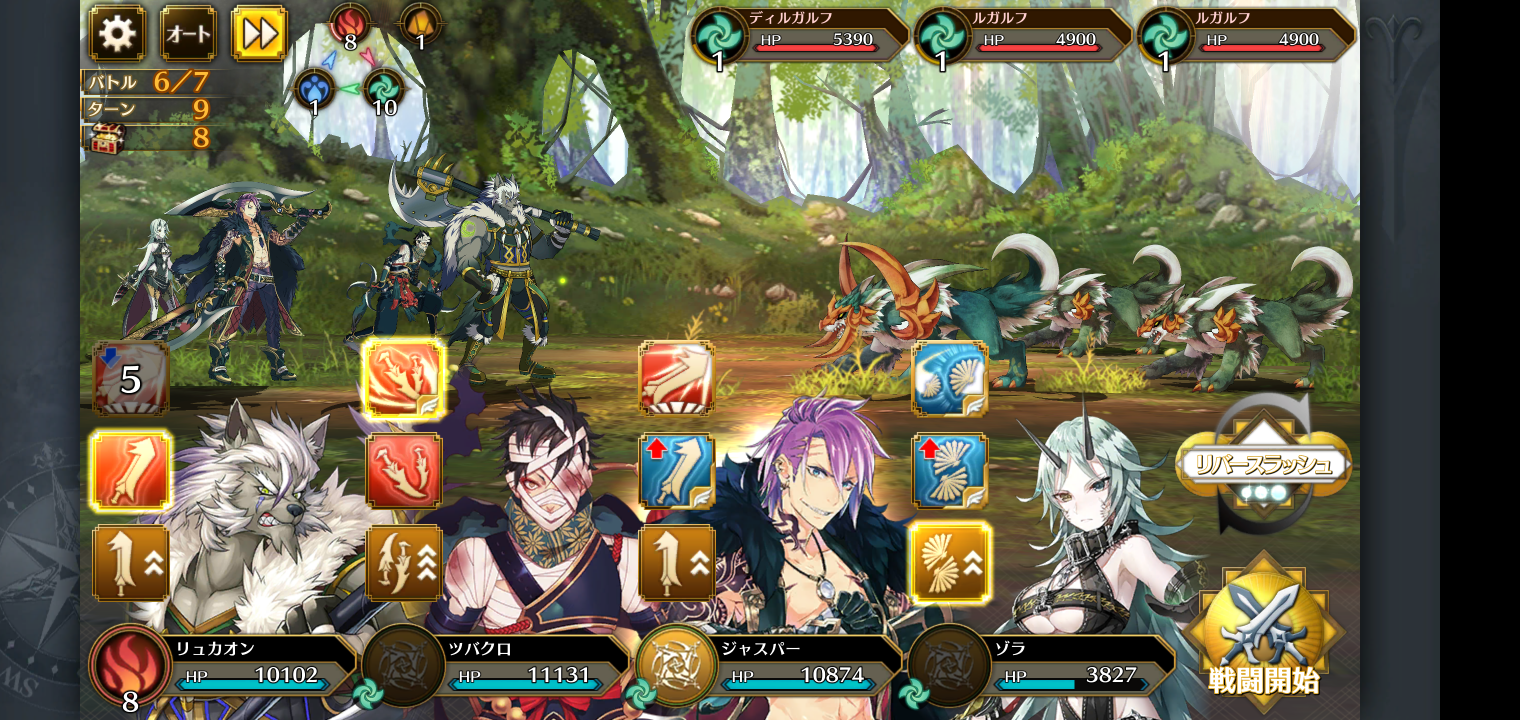Select the ジャスパー character panel
1520x720 pixels.
(770, 663)
